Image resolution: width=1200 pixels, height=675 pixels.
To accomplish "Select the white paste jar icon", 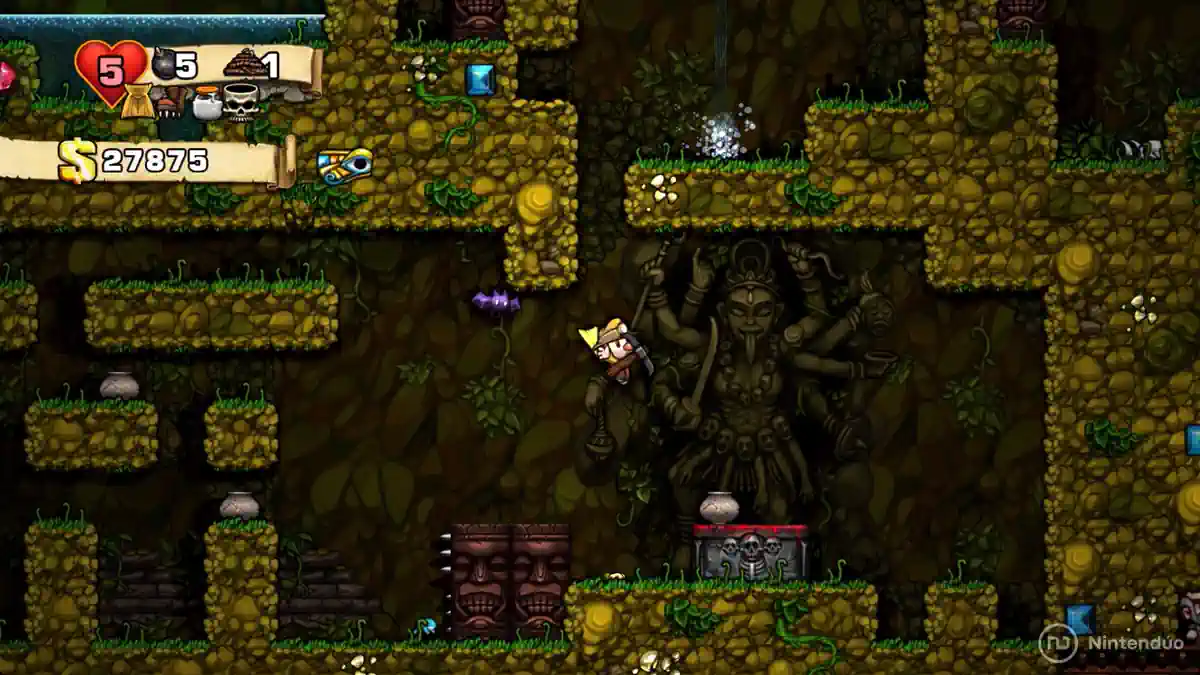I will click(x=206, y=102).
